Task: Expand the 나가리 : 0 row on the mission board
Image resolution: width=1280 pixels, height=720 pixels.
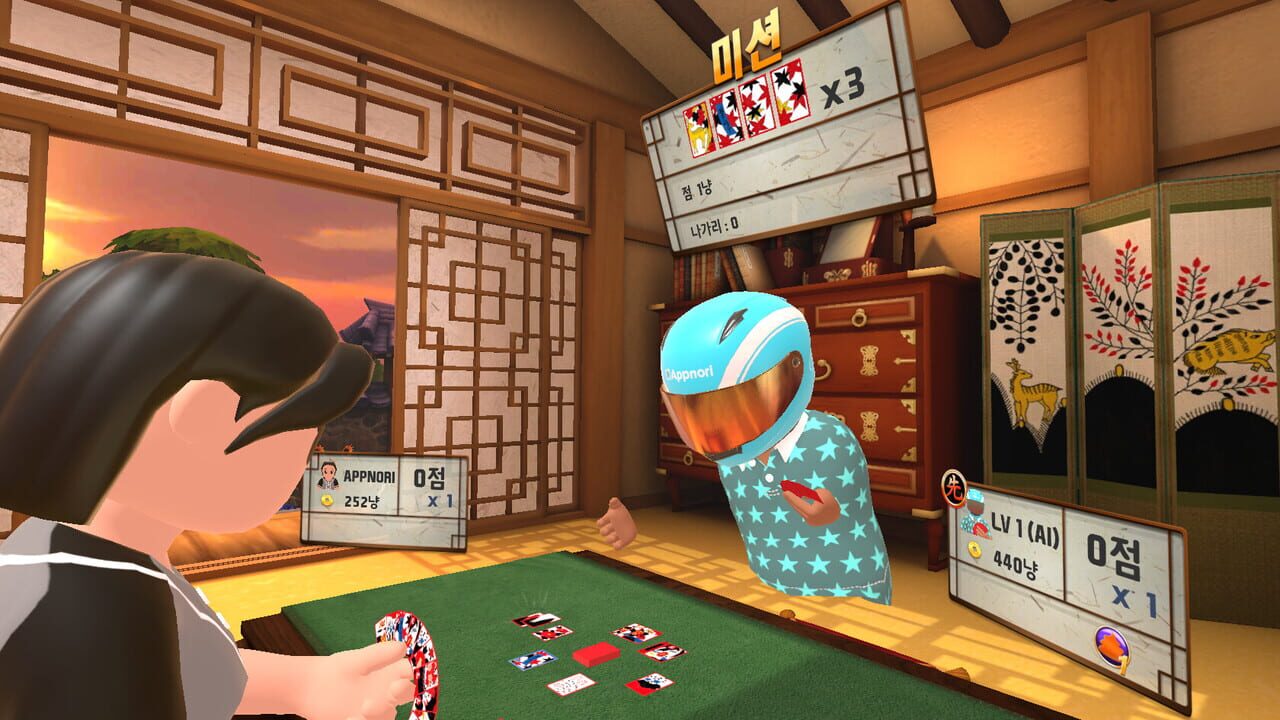Action: pos(715,225)
